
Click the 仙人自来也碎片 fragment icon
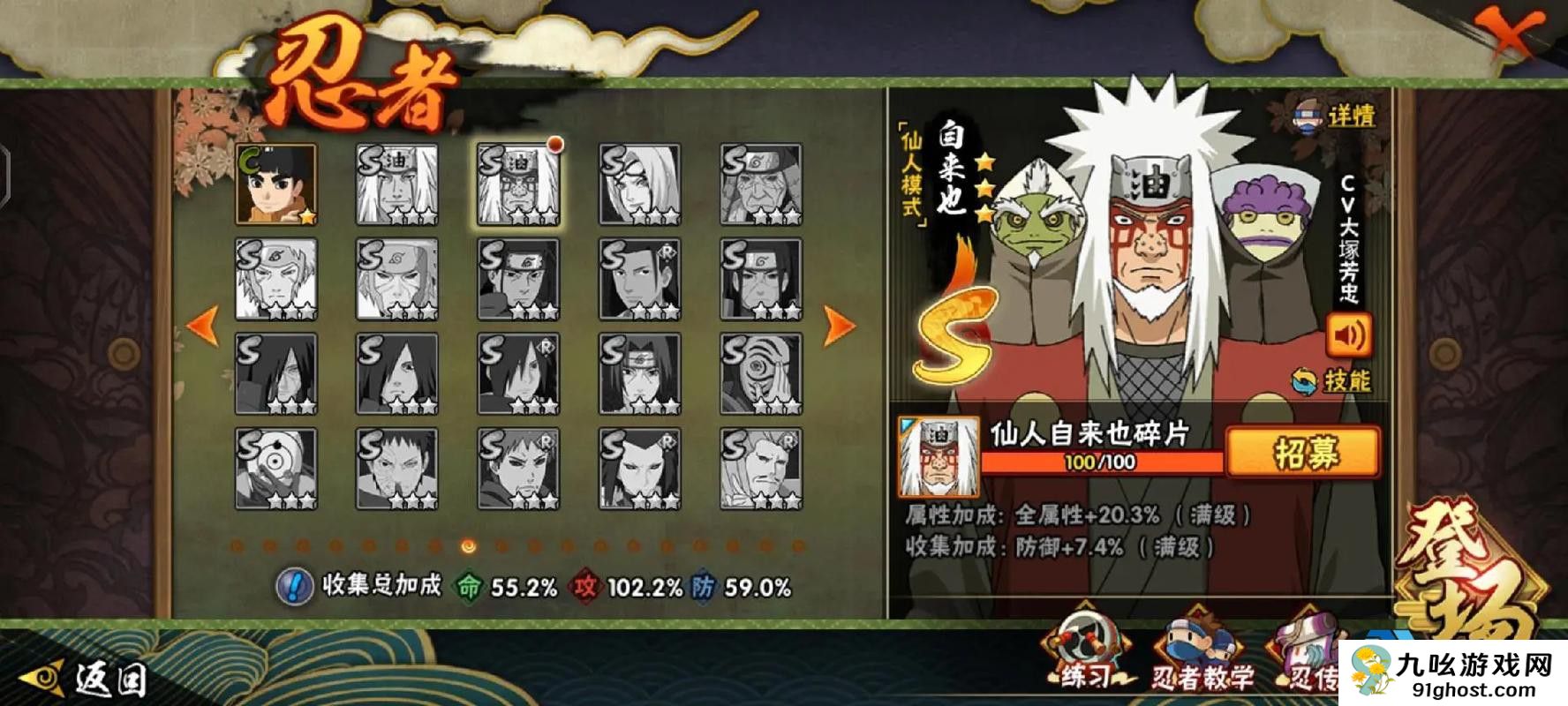tap(938, 457)
